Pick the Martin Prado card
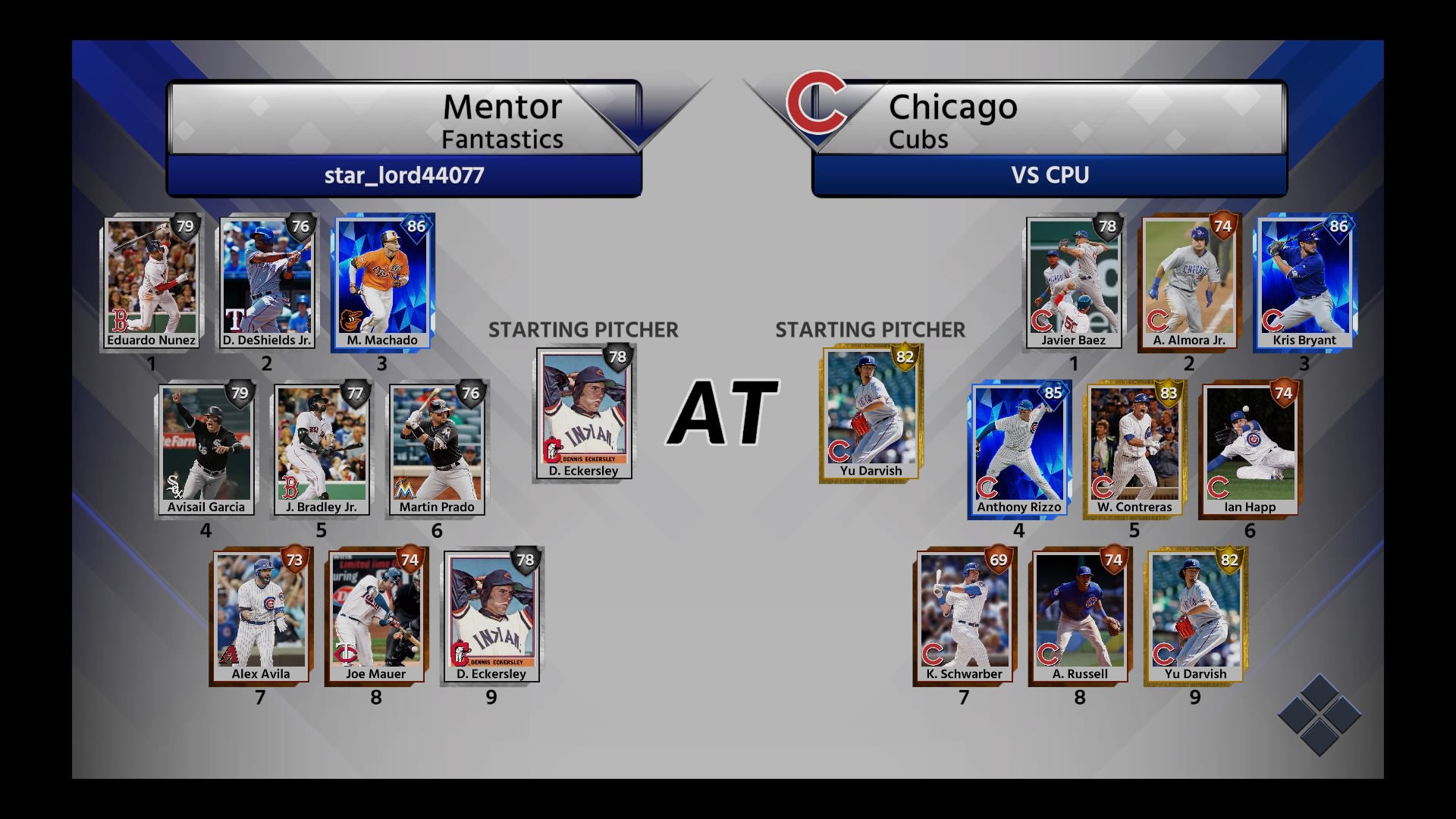This screenshot has height=819, width=1456. pos(437,450)
